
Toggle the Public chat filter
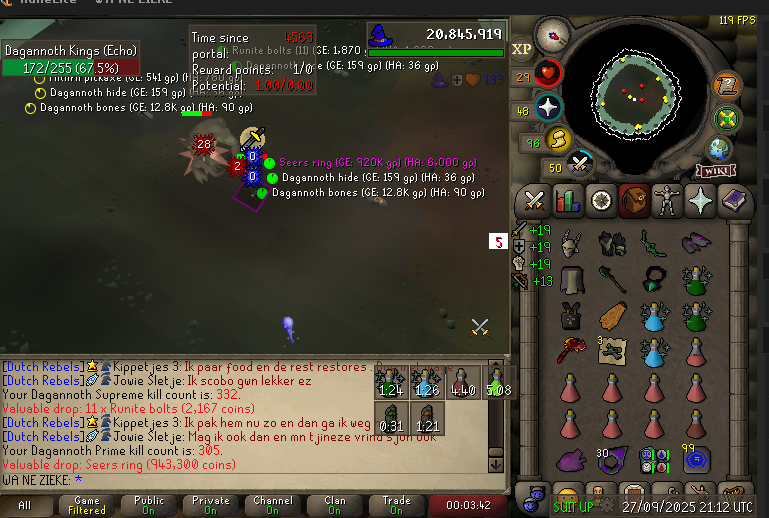click(149, 506)
